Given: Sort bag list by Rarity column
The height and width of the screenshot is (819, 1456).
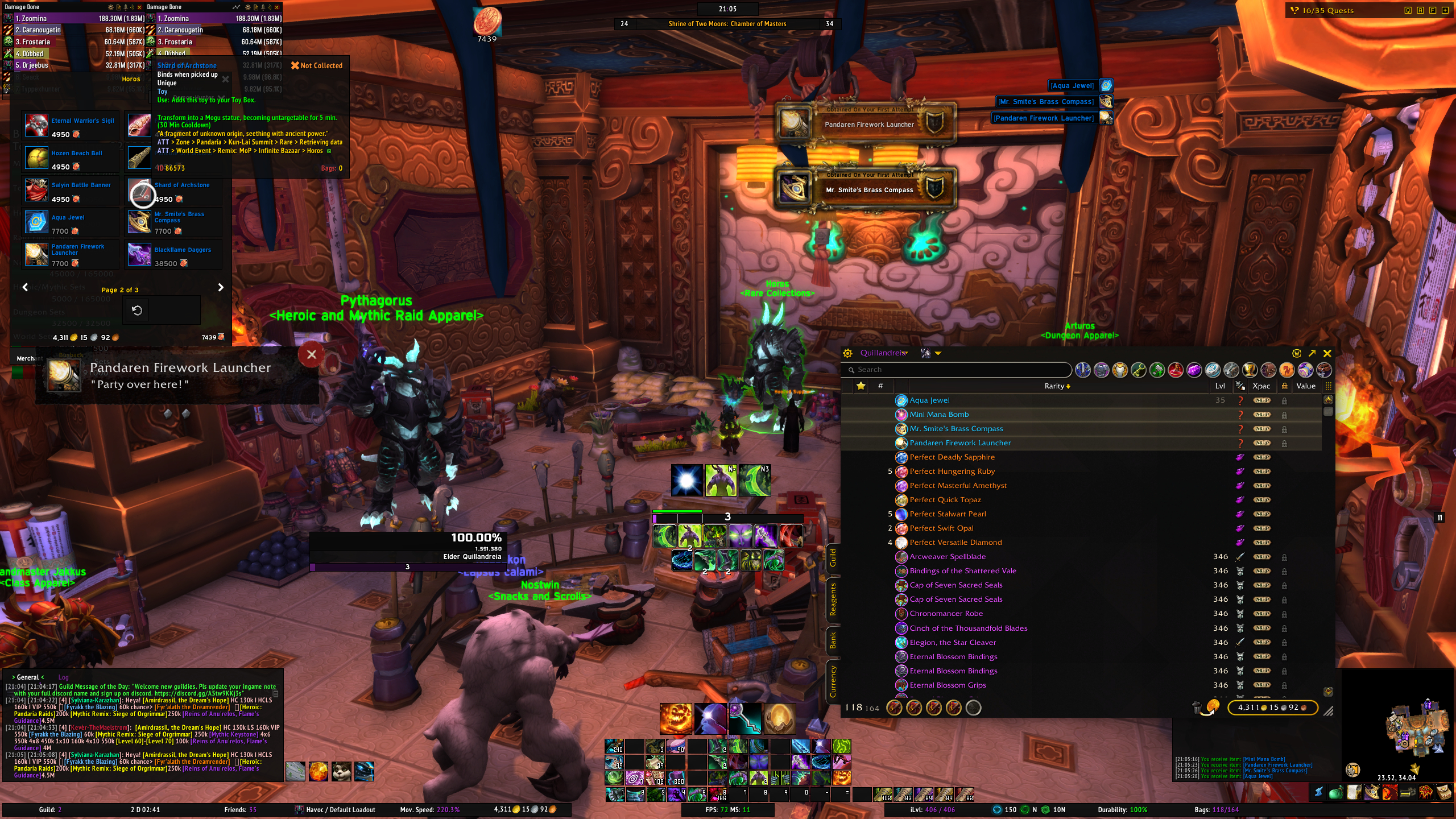Looking at the screenshot, I should pyautogui.click(x=1057, y=386).
